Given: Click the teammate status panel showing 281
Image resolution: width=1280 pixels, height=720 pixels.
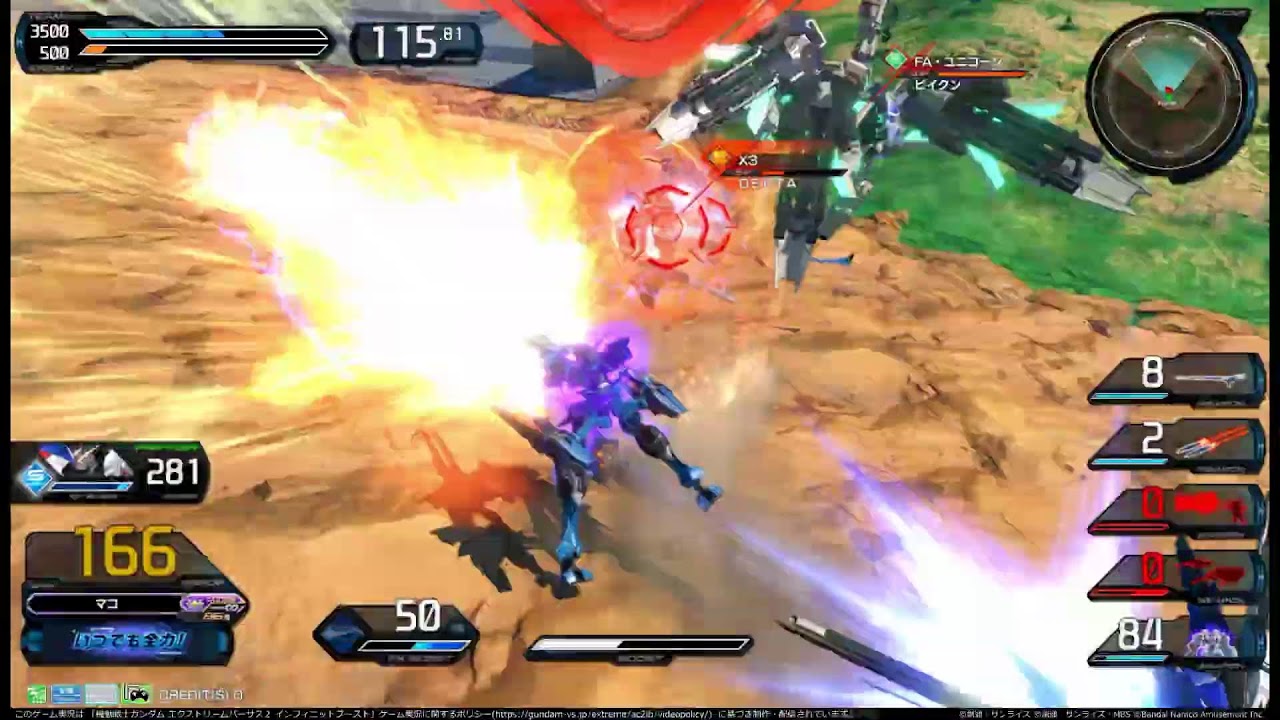Looking at the screenshot, I should [110, 472].
